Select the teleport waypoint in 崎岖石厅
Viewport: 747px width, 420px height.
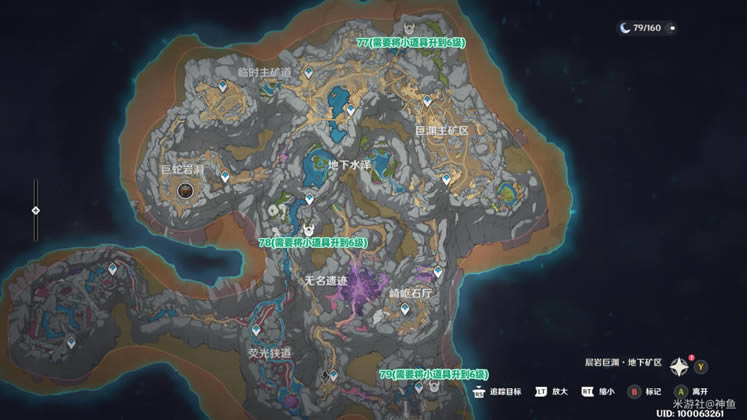405,310
